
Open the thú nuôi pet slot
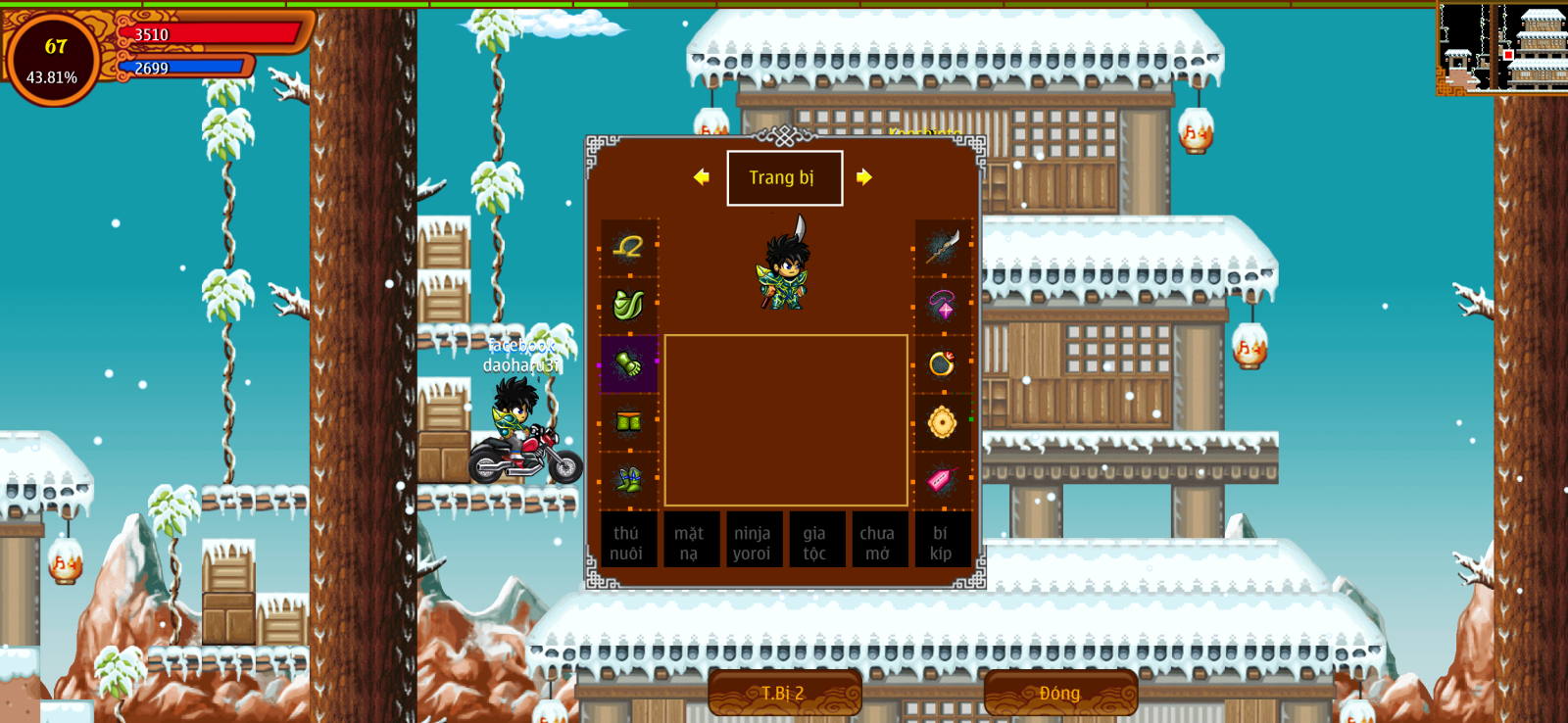click(x=627, y=541)
